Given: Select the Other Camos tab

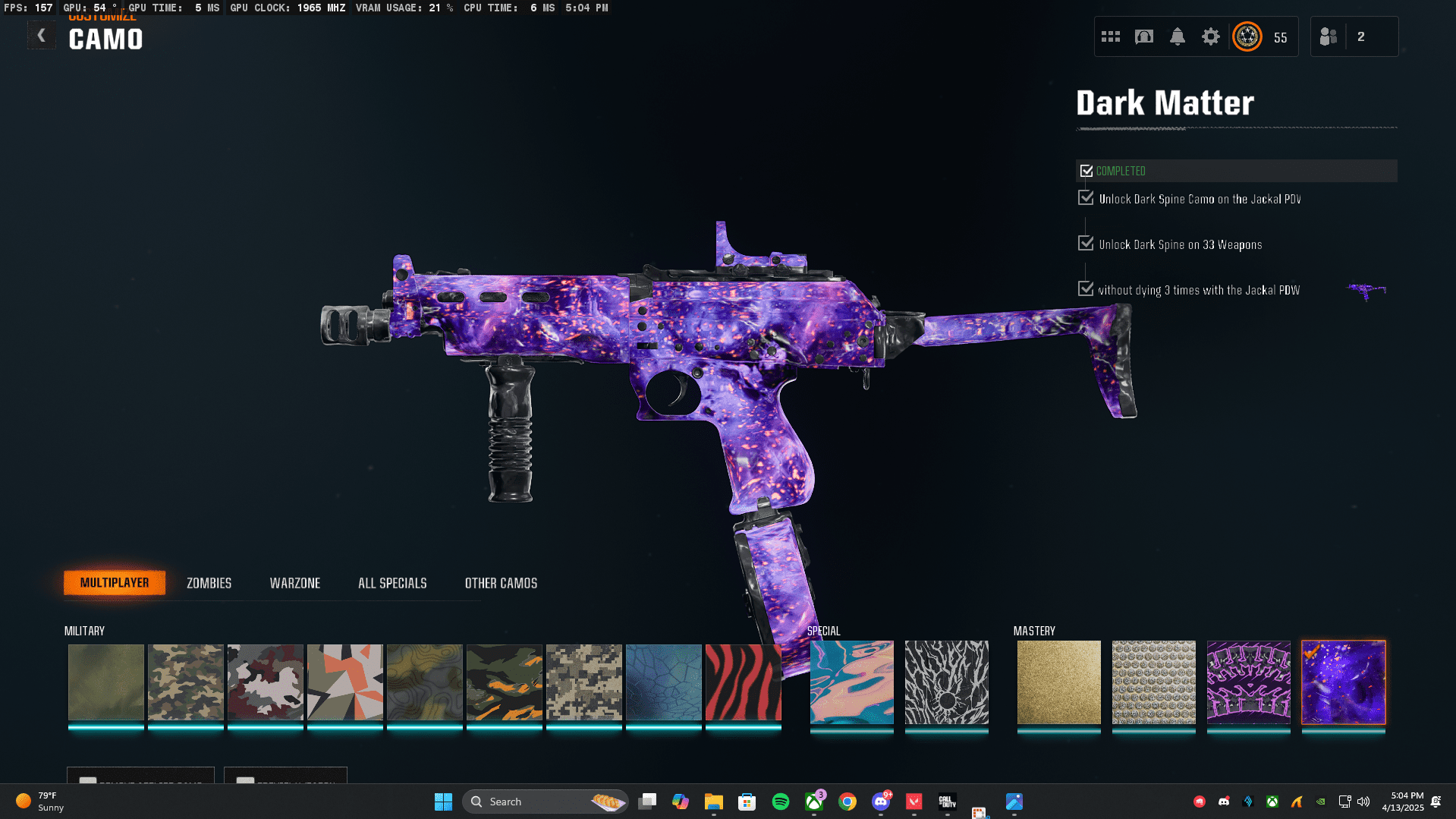Looking at the screenshot, I should [x=501, y=583].
